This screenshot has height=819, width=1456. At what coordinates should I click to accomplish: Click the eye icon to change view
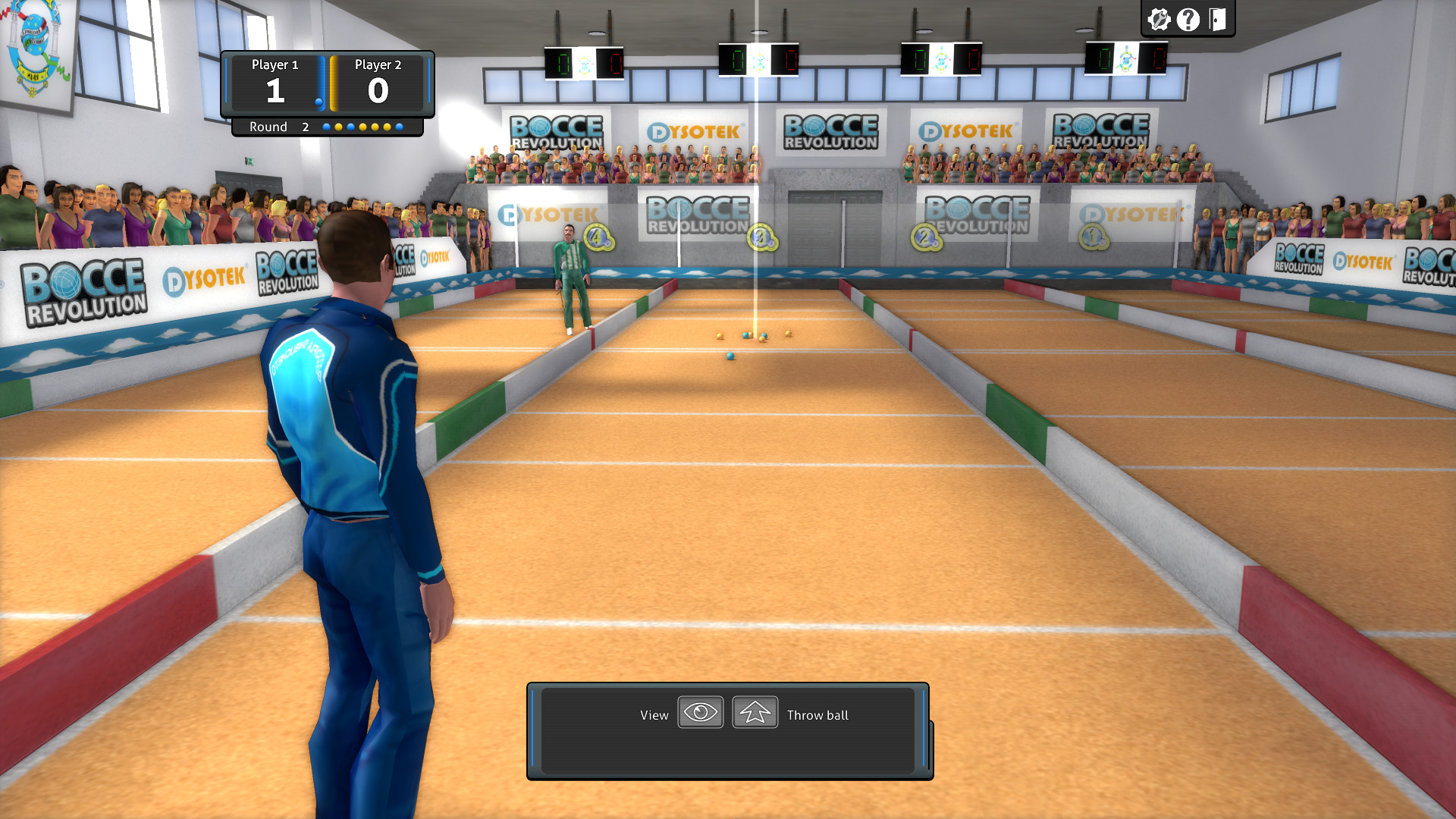(699, 712)
